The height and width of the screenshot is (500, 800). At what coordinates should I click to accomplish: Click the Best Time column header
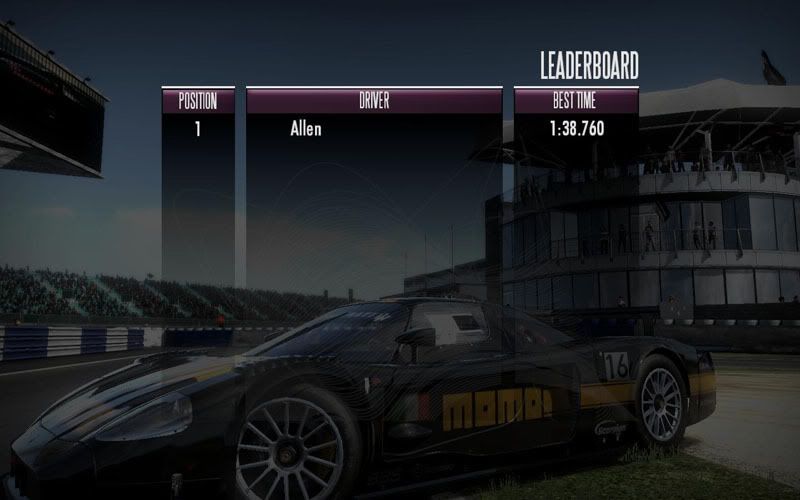(576, 100)
